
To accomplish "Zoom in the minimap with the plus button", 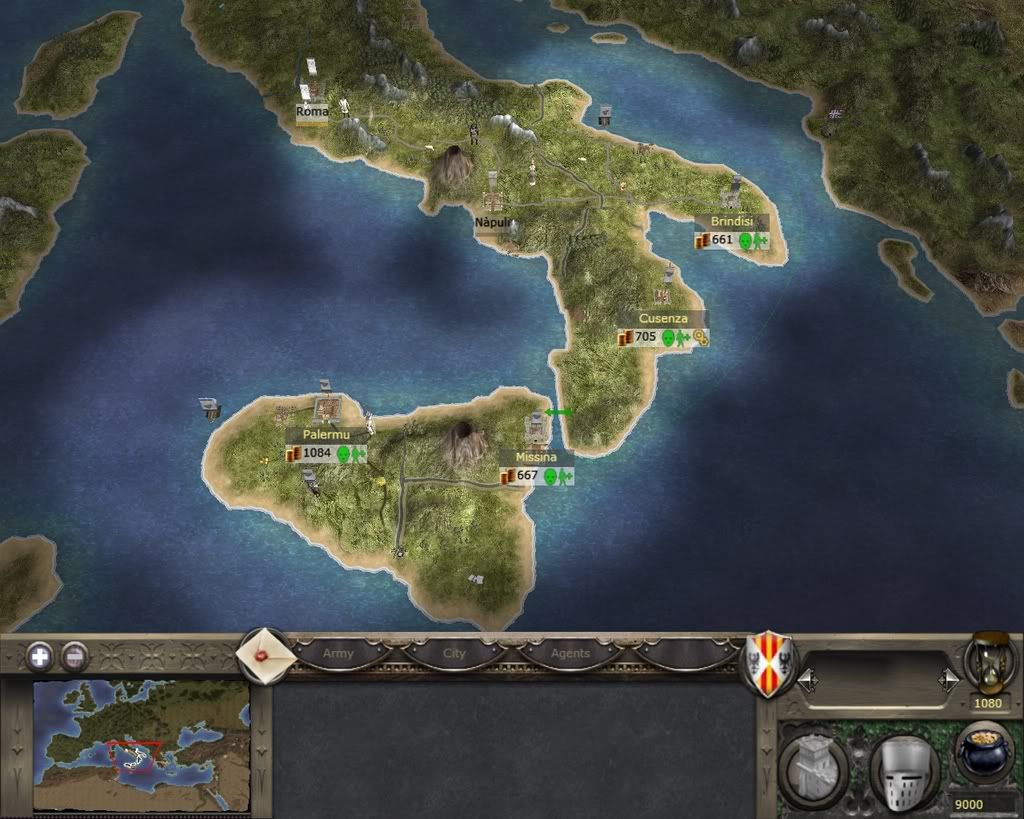I will (39, 656).
